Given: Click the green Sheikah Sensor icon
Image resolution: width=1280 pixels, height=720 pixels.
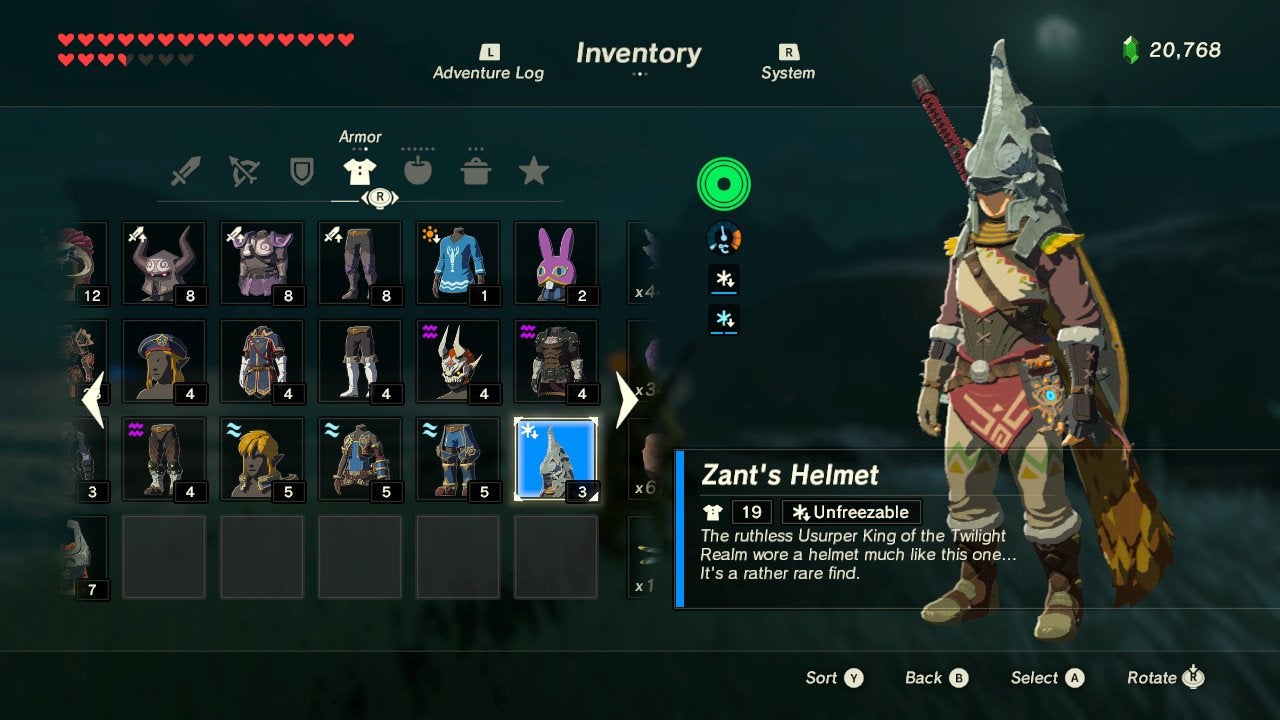Looking at the screenshot, I should (723, 183).
